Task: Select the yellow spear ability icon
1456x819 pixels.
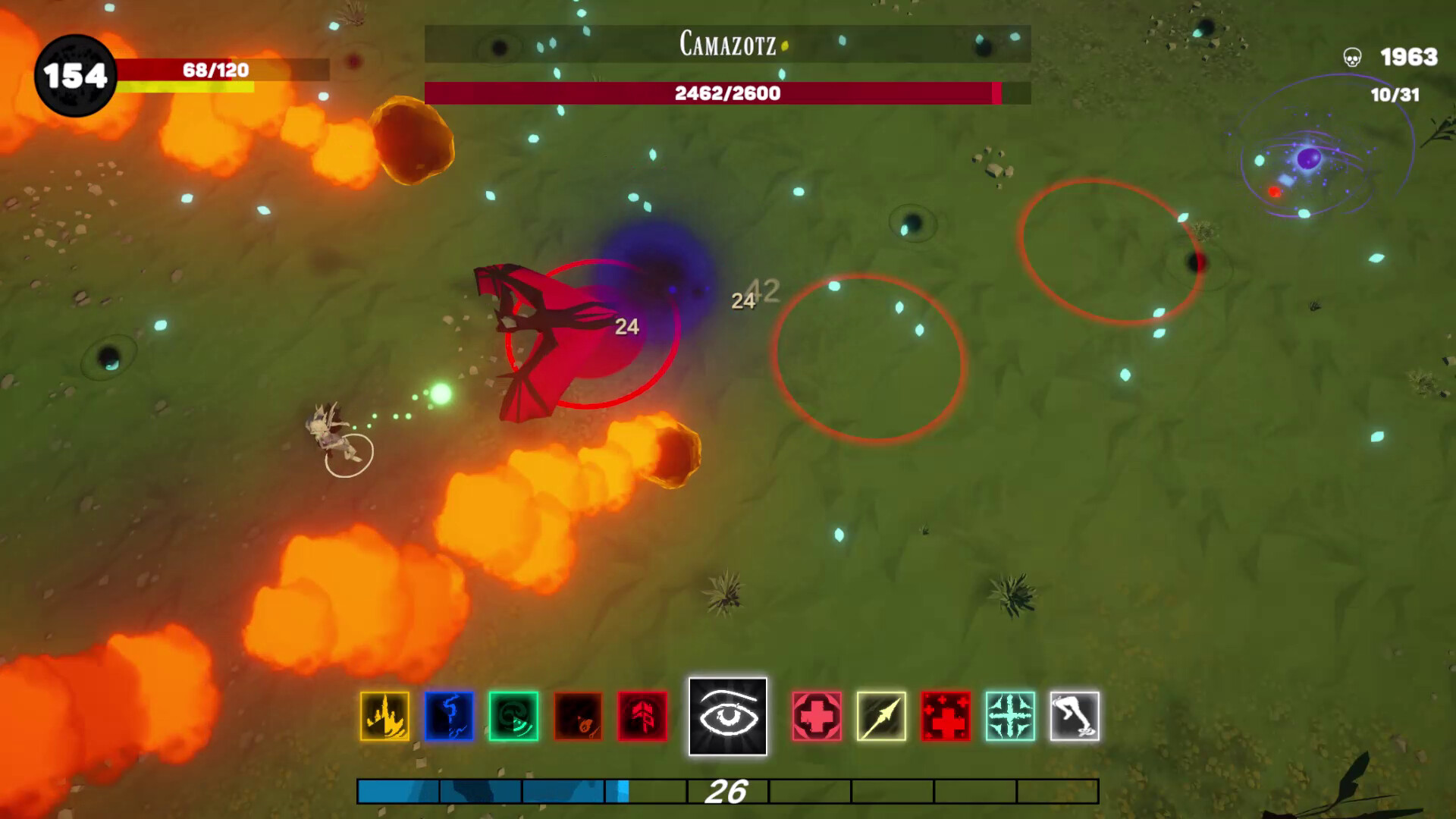Action: click(x=880, y=717)
